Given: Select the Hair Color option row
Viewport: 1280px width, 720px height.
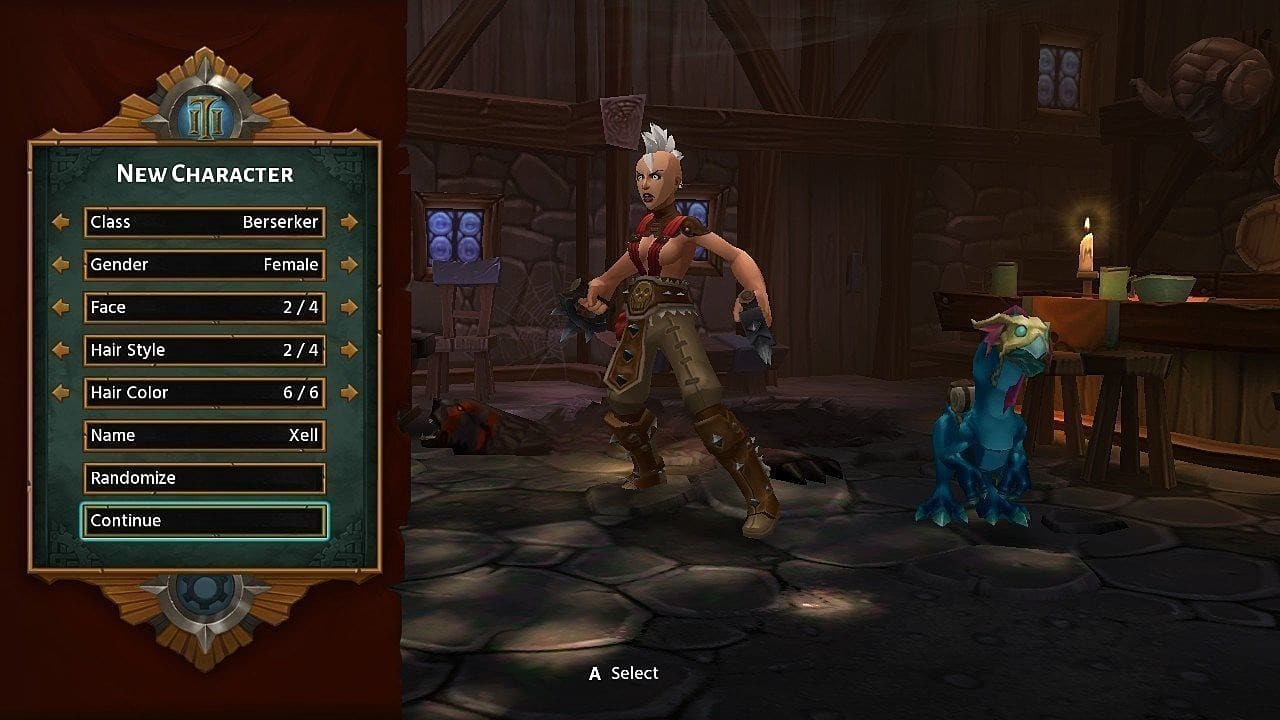Looking at the screenshot, I should 204,392.
